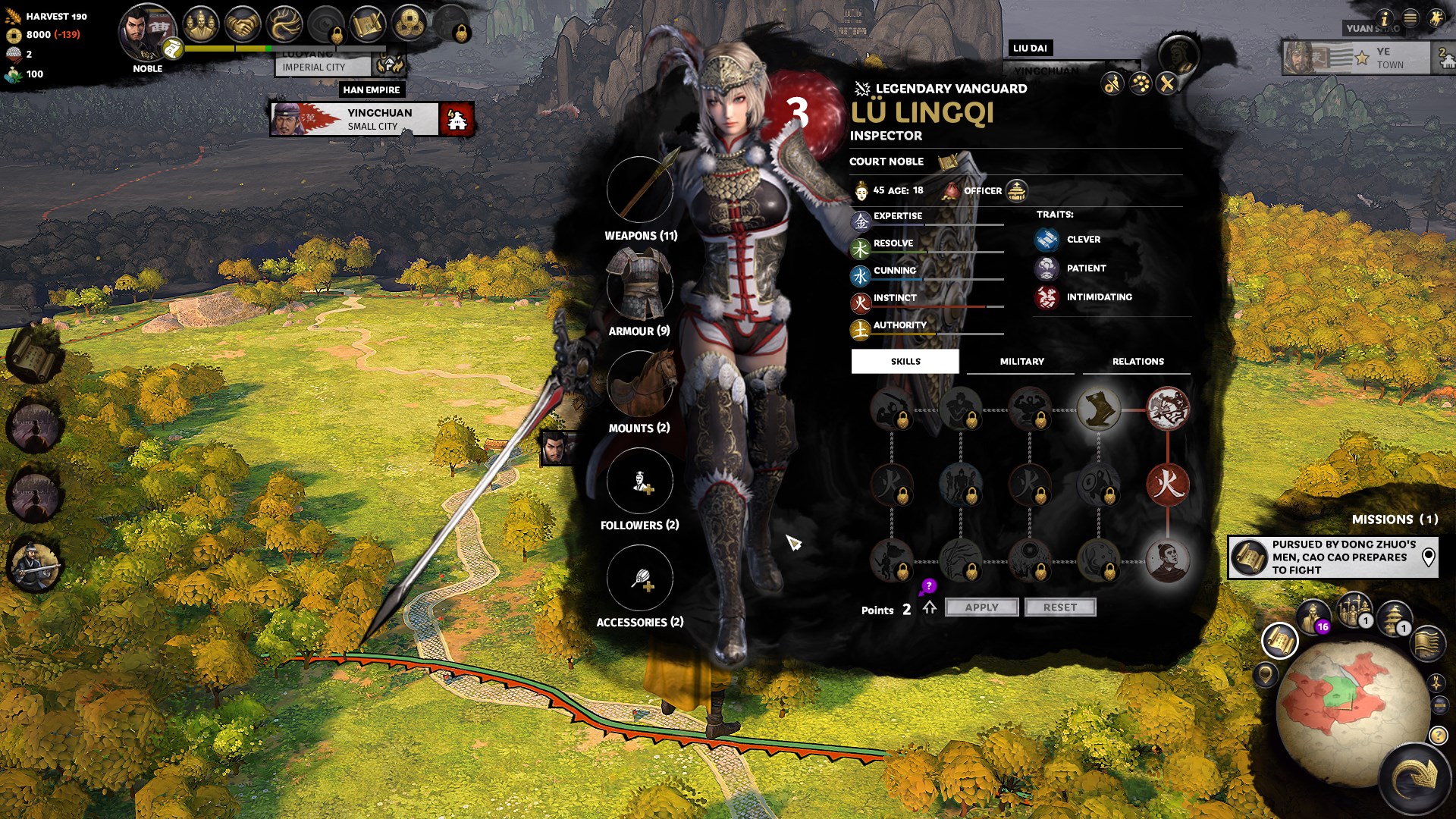Open the Armour equipment slot
This screenshot has height=819, width=1456.
point(639,287)
